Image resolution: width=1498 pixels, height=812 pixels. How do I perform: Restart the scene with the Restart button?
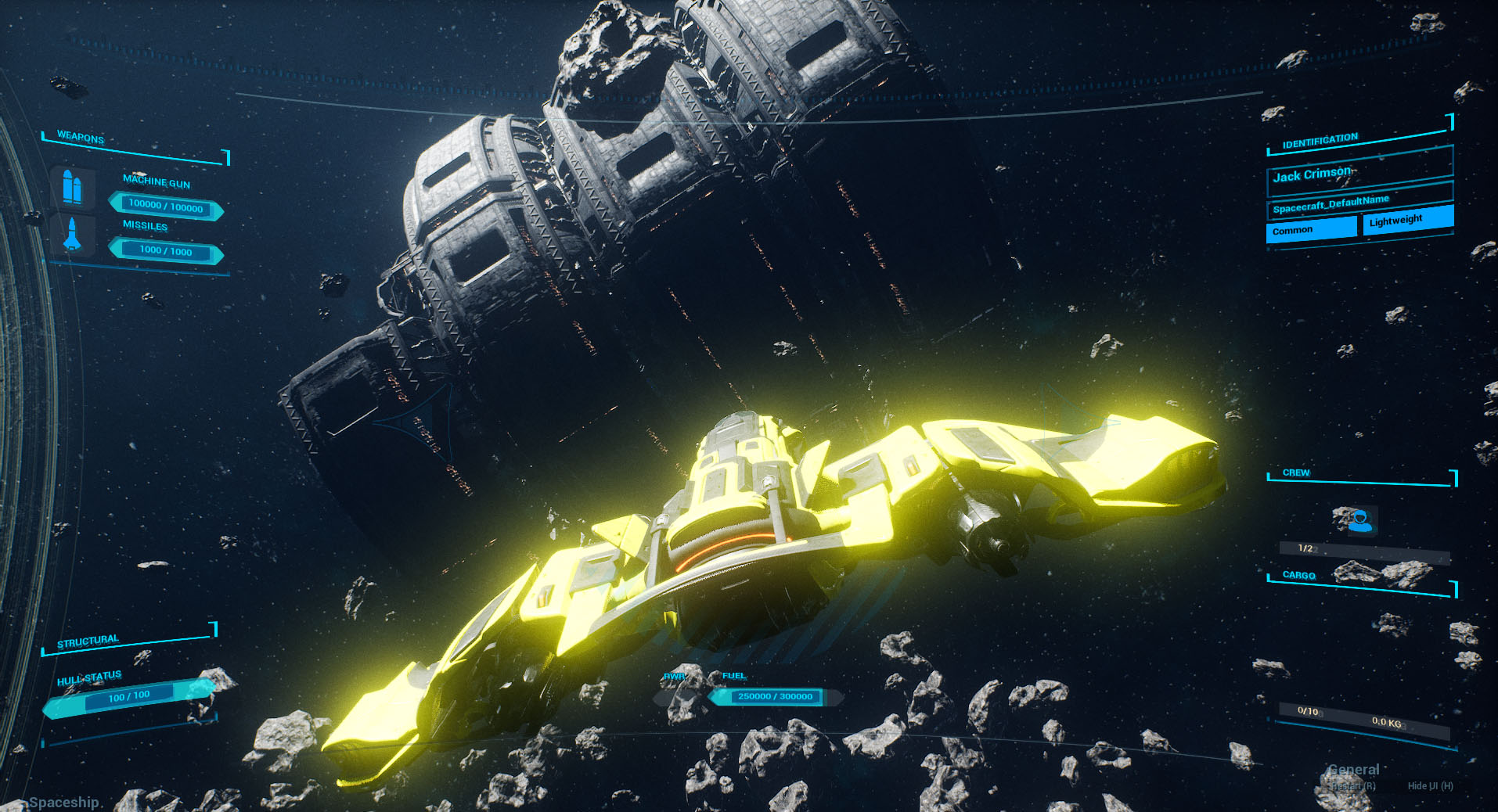tap(1353, 785)
